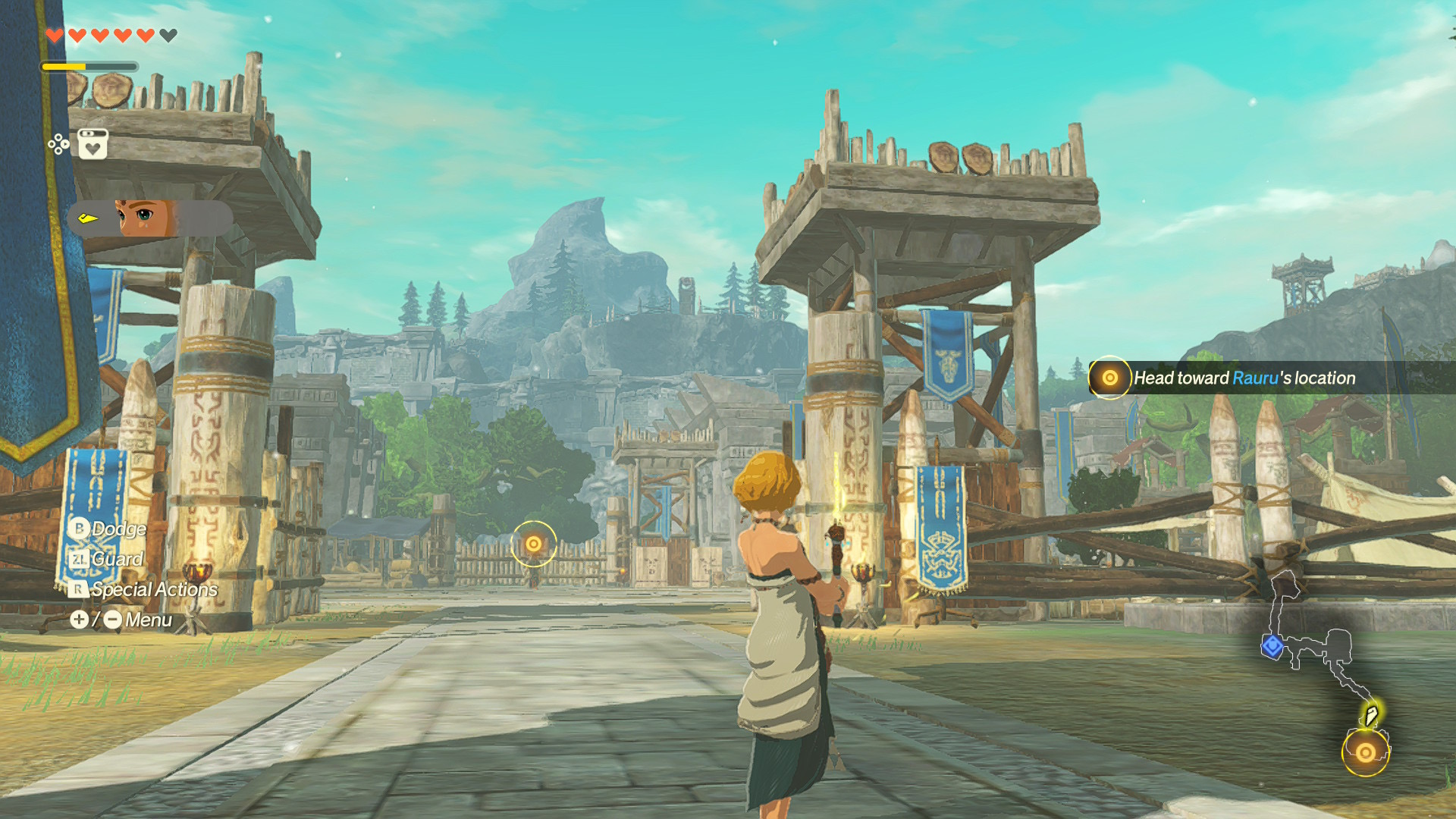This screenshot has width=1456, height=819.
Task: Open the Menu label
Action: [148, 620]
